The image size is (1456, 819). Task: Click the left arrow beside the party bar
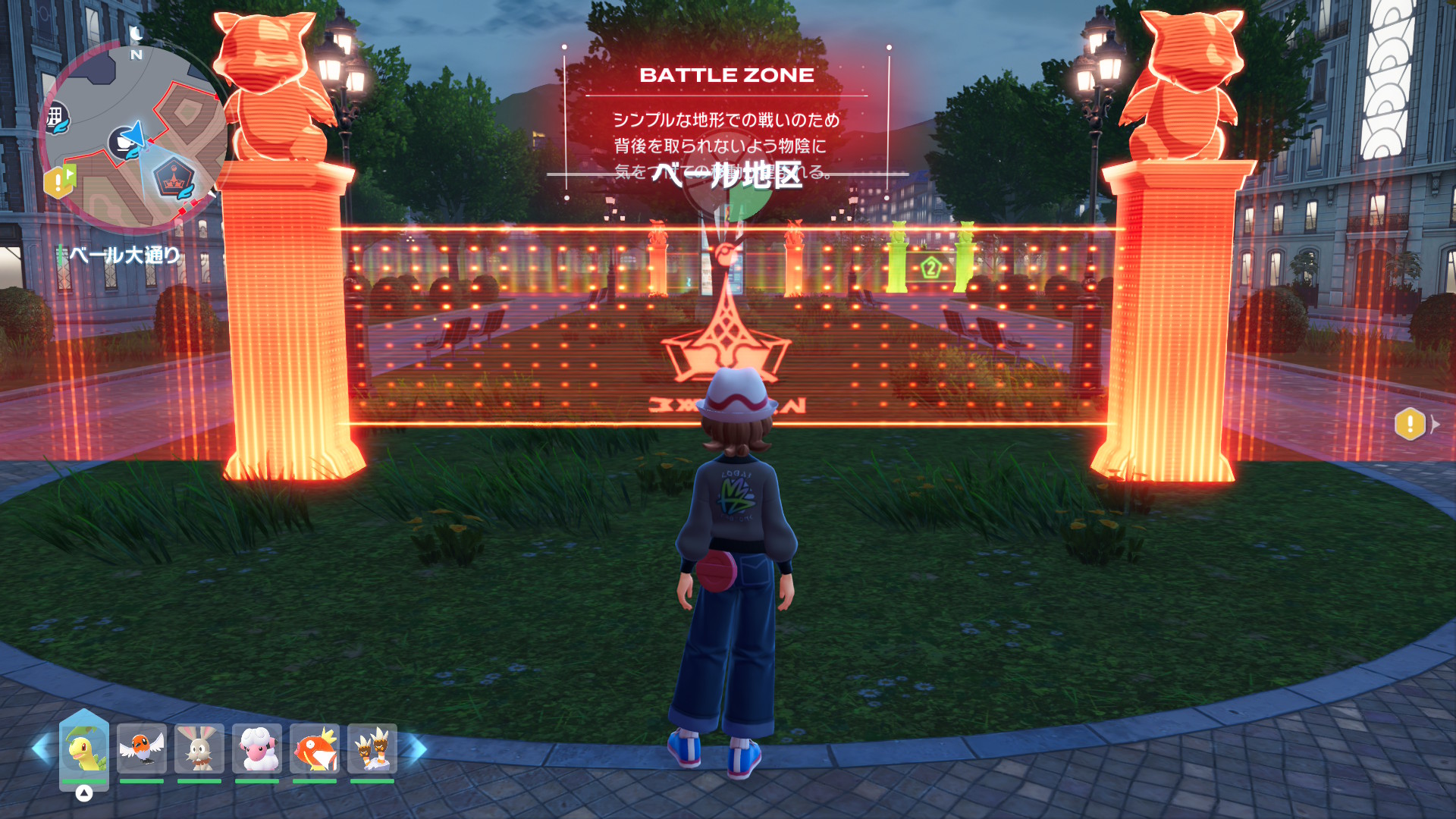point(40,749)
